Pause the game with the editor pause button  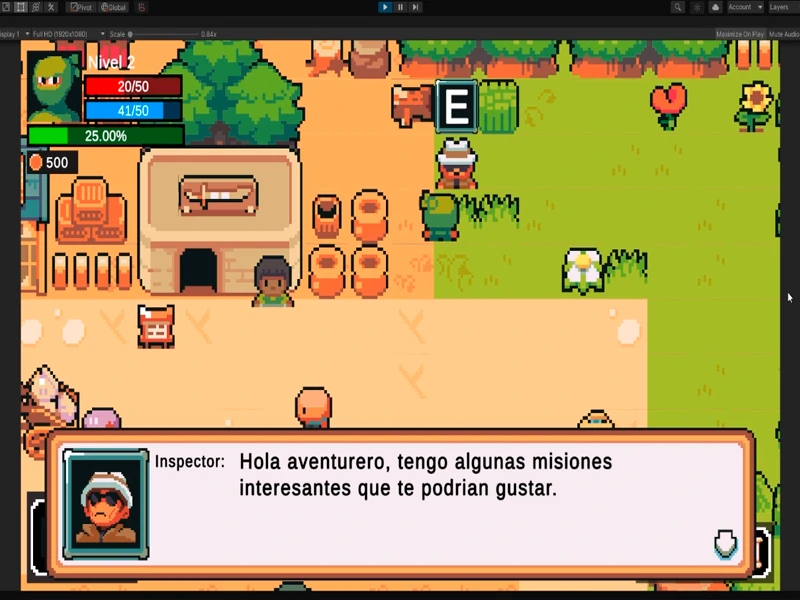click(x=400, y=7)
